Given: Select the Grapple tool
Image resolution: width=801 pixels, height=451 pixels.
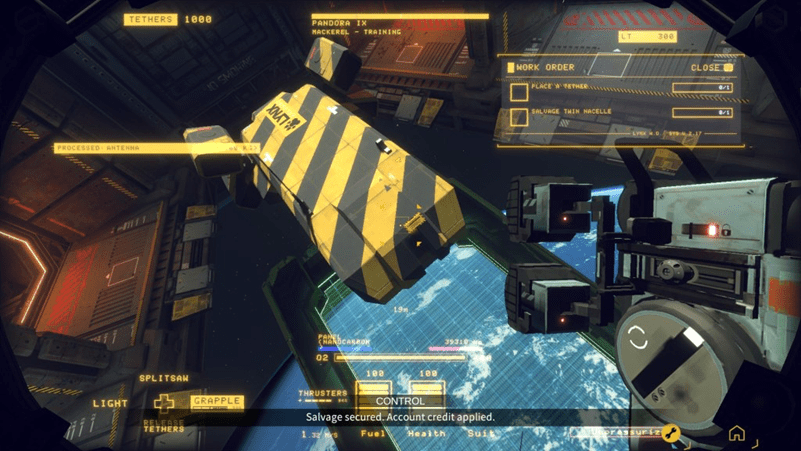Looking at the screenshot, I should (217, 401).
